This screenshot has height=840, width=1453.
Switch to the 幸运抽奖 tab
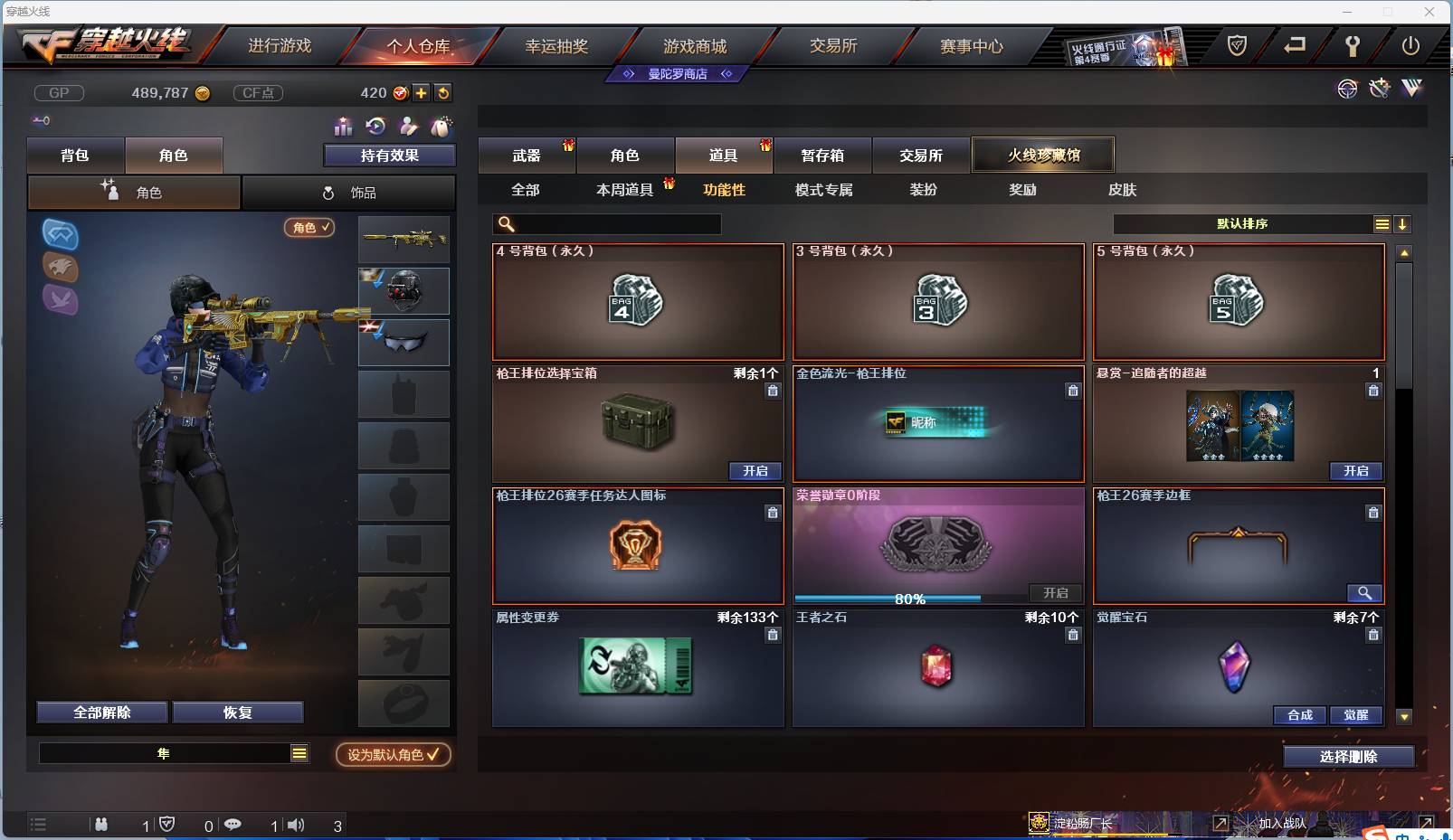click(558, 44)
